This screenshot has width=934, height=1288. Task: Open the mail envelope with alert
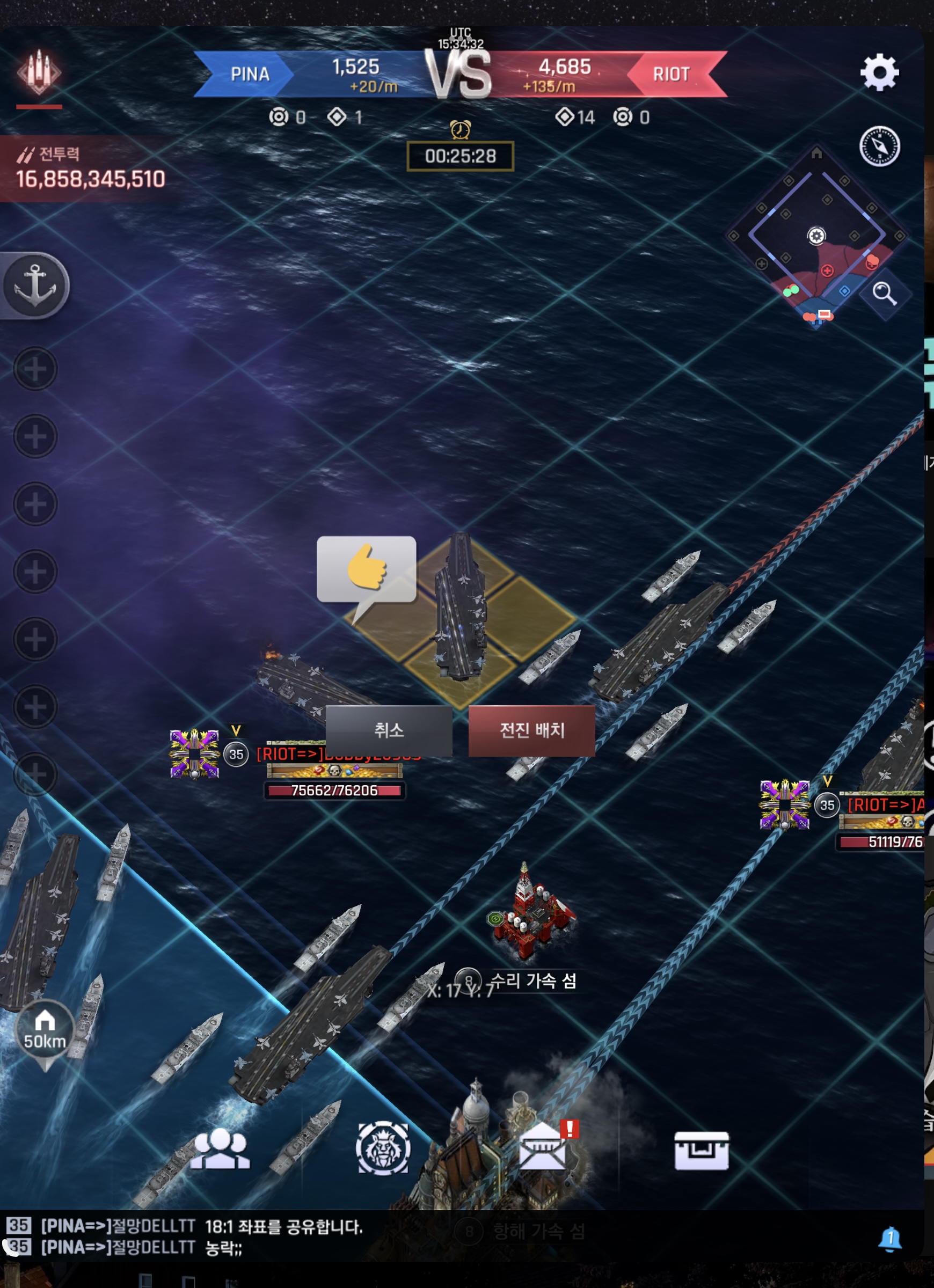pos(544,1148)
